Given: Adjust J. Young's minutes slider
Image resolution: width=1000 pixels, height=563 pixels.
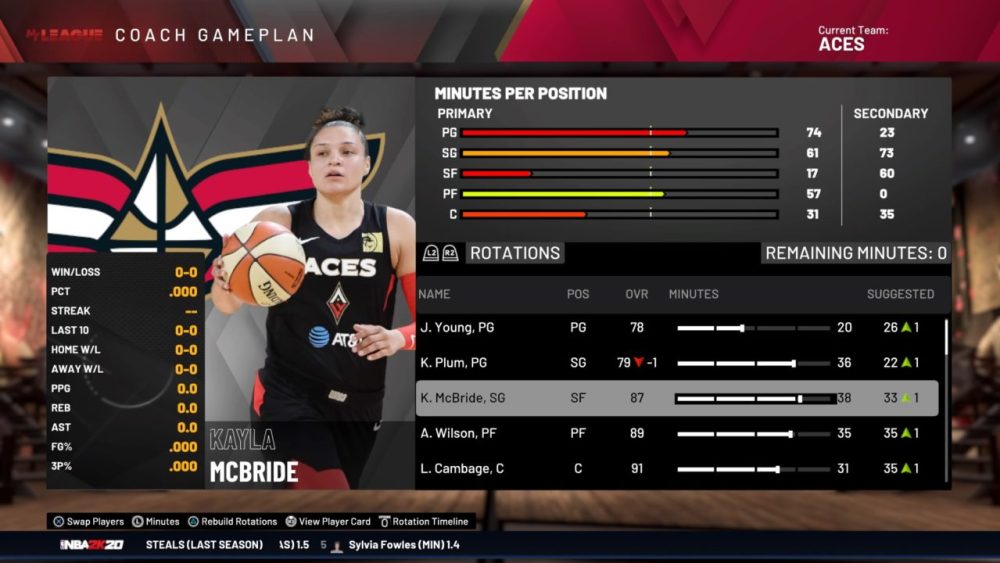Looking at the screenshot, I should pyautogui.click(x=742, y=328).
